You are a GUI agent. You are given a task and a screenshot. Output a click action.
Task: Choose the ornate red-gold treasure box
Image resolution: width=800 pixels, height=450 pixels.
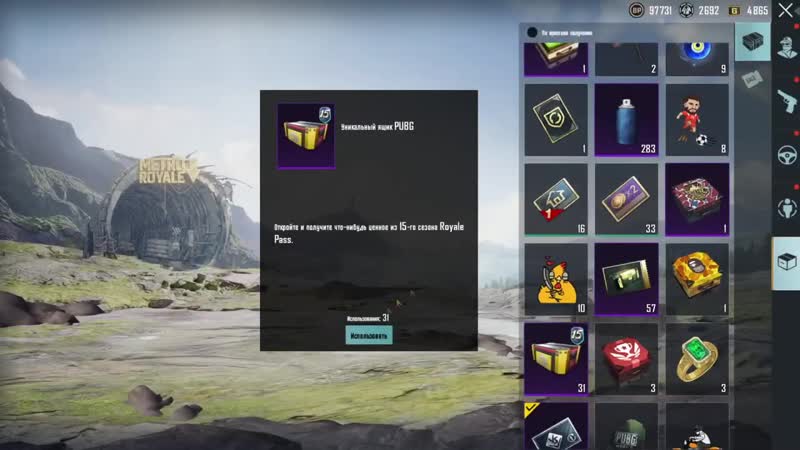point(696,198)
